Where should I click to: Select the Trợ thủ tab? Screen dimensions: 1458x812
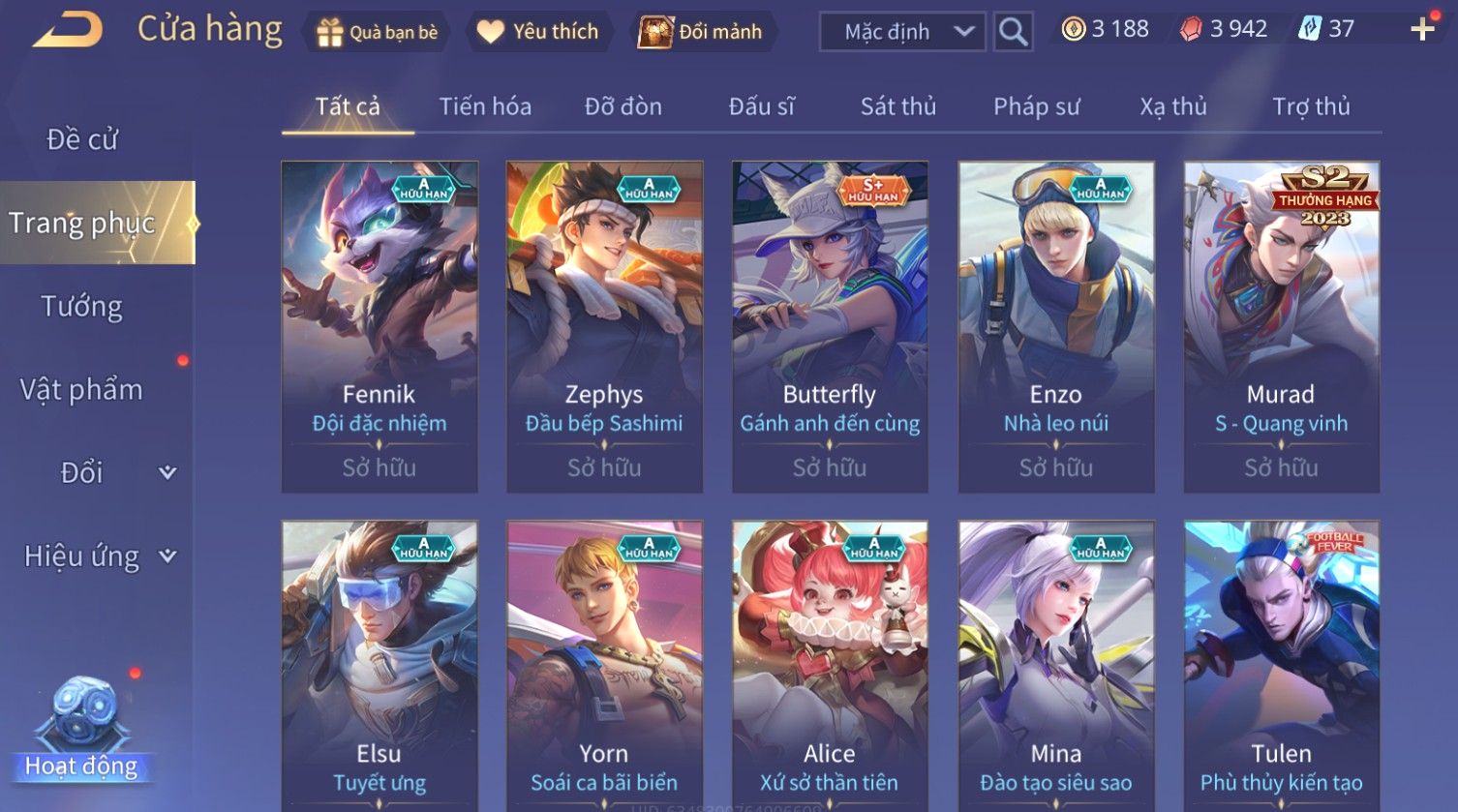click(x=1311, y=106)
